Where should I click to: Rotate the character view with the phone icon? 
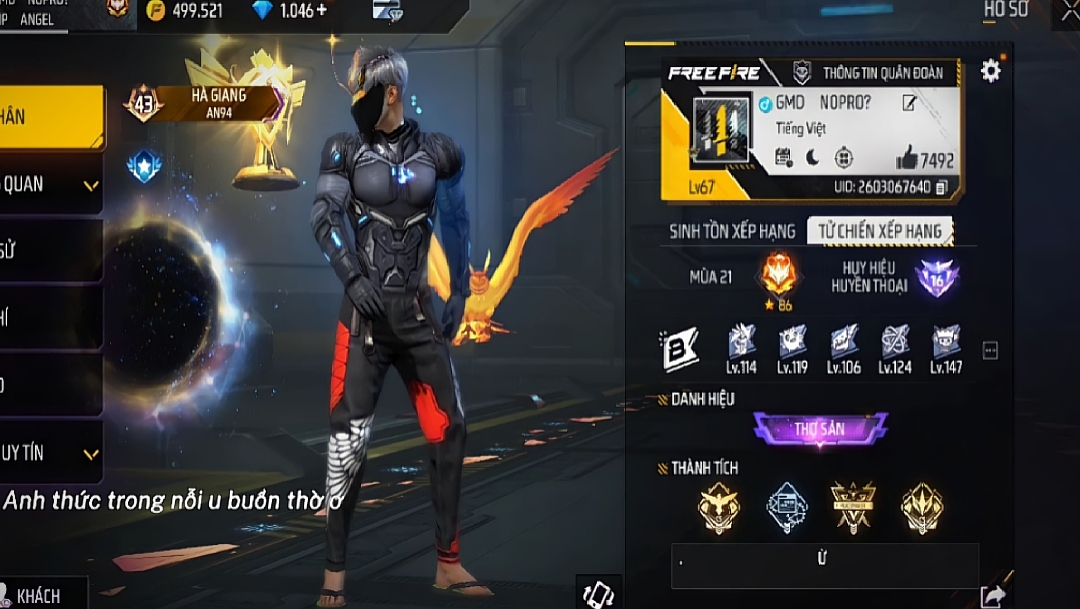click(598, 593)
